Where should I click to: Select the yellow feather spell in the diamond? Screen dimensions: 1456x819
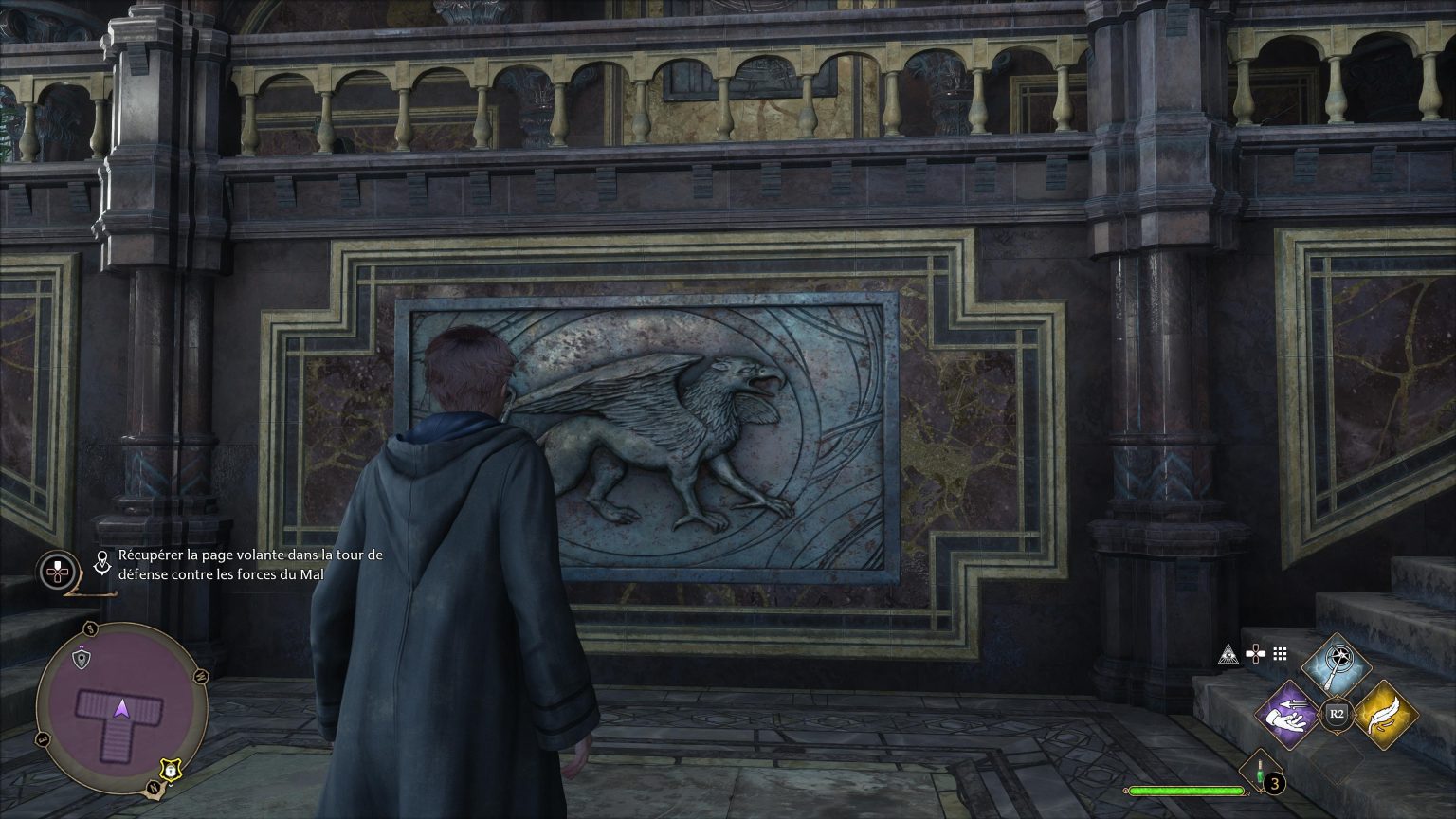(x=1388, y=716)
